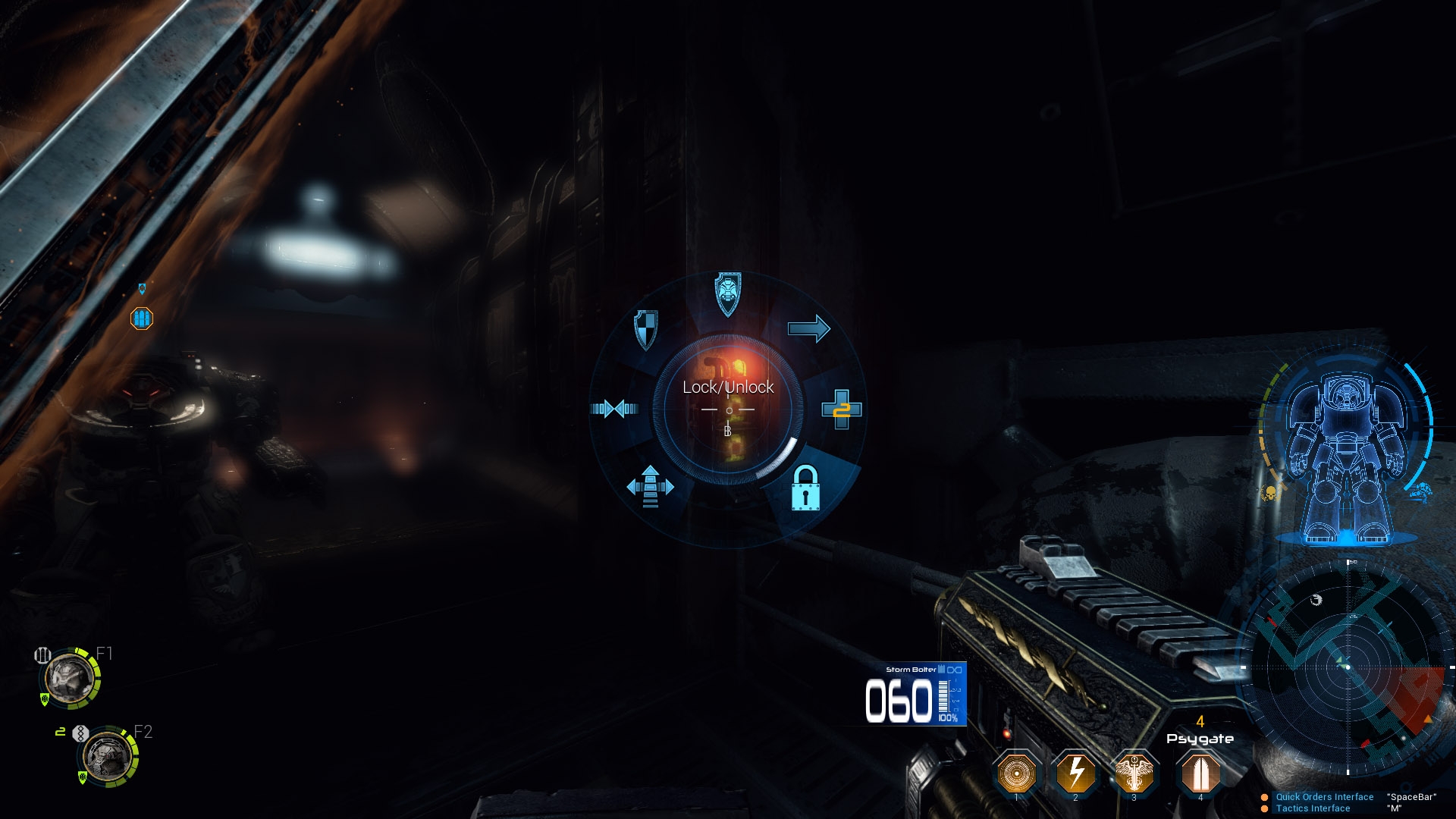Choose the padlock Lock/Unlock order
This screenshot has height=819, width=1456.
click(805, 488)
